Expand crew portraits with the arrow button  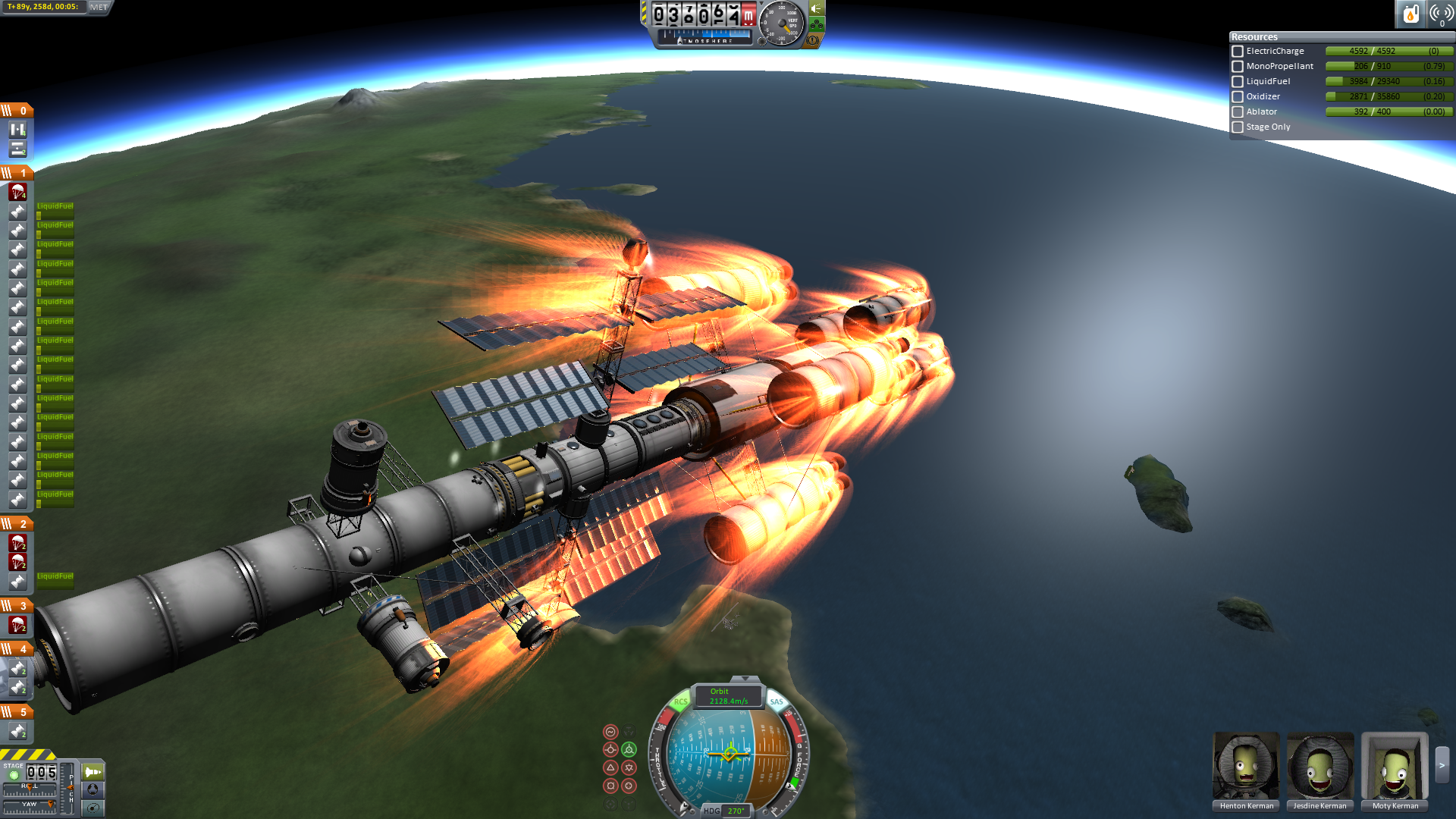1442,766
